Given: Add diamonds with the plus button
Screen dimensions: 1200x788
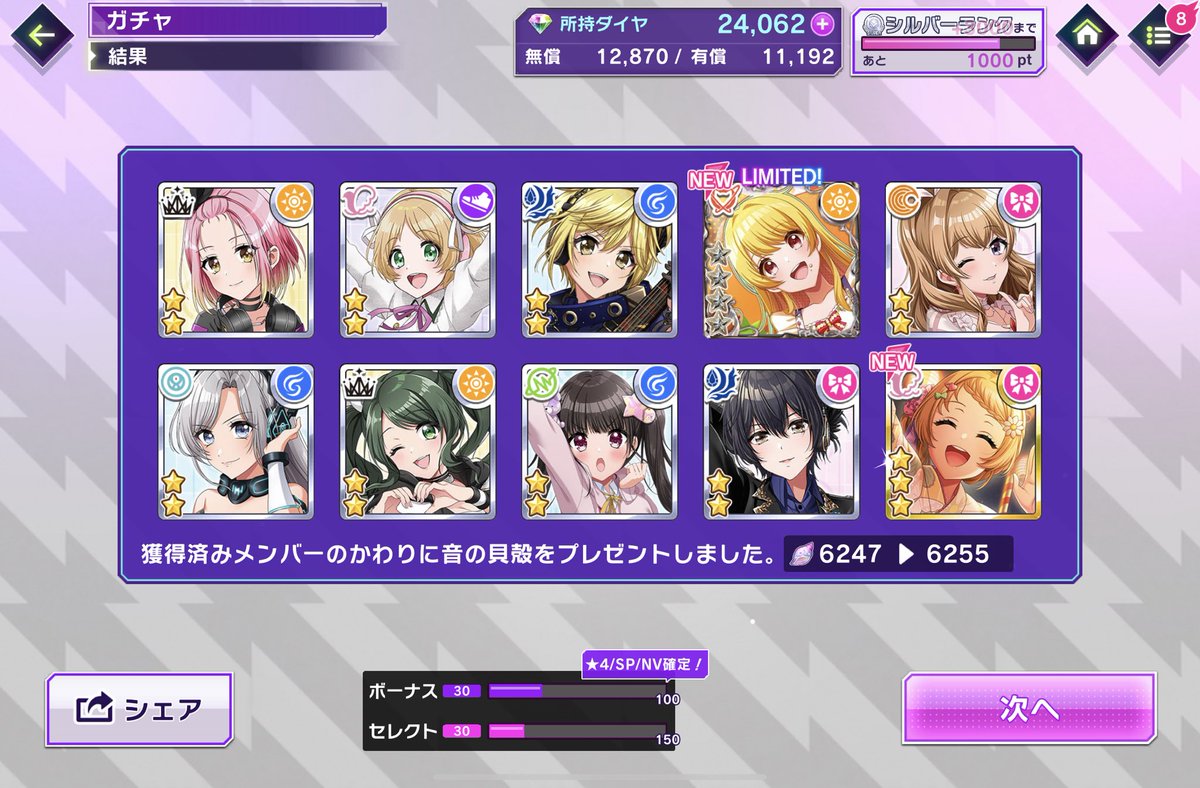Looking at the screenshot, I should [822, 24].
